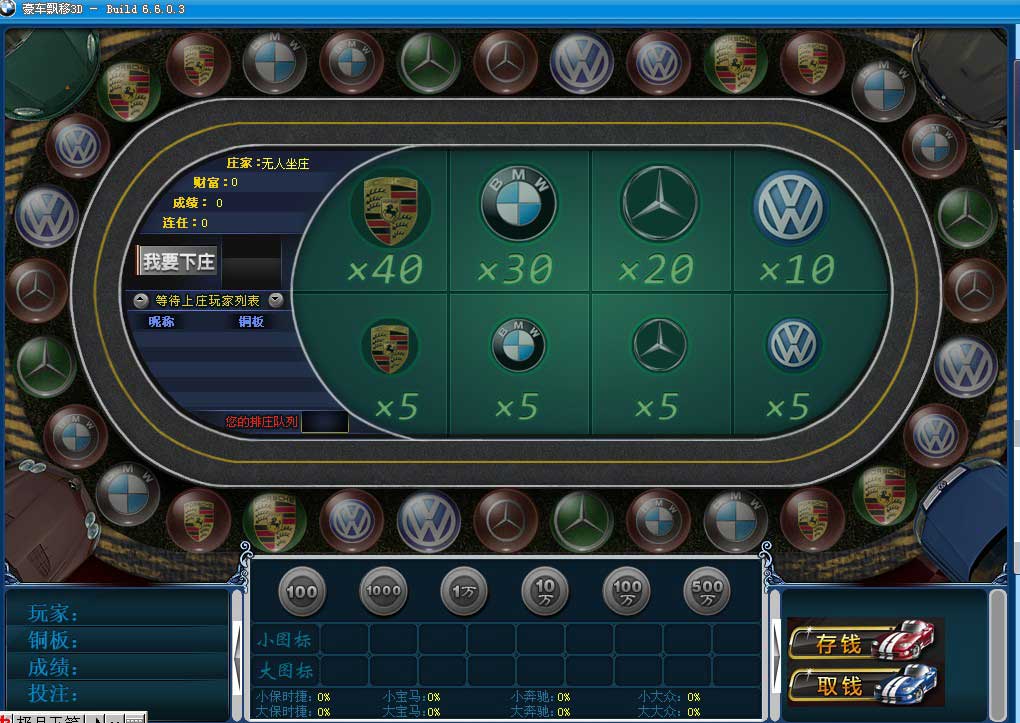This screenshot has height=723, width=1020.
Task: Open the 取钱 withdraw button
Action: tap(864, 685)
